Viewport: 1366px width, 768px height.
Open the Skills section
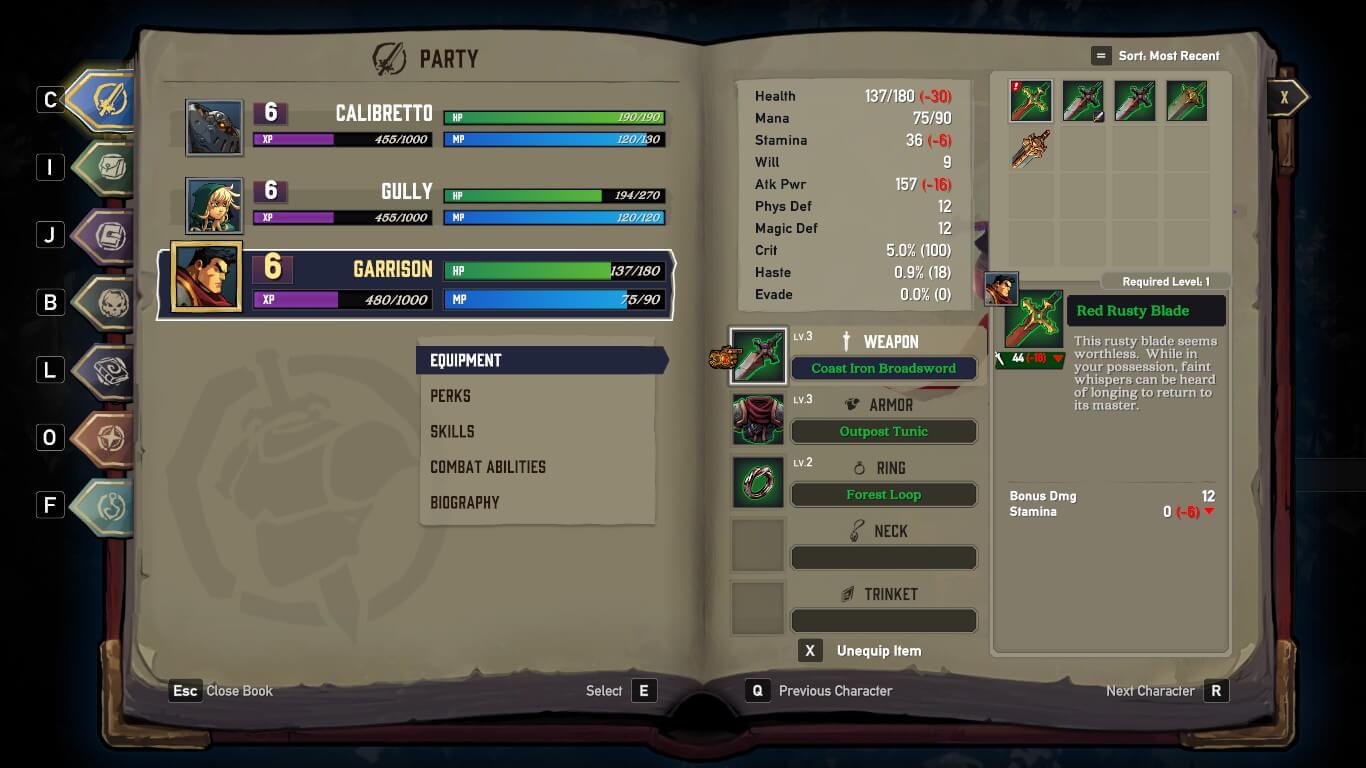[x=452, y=431]
